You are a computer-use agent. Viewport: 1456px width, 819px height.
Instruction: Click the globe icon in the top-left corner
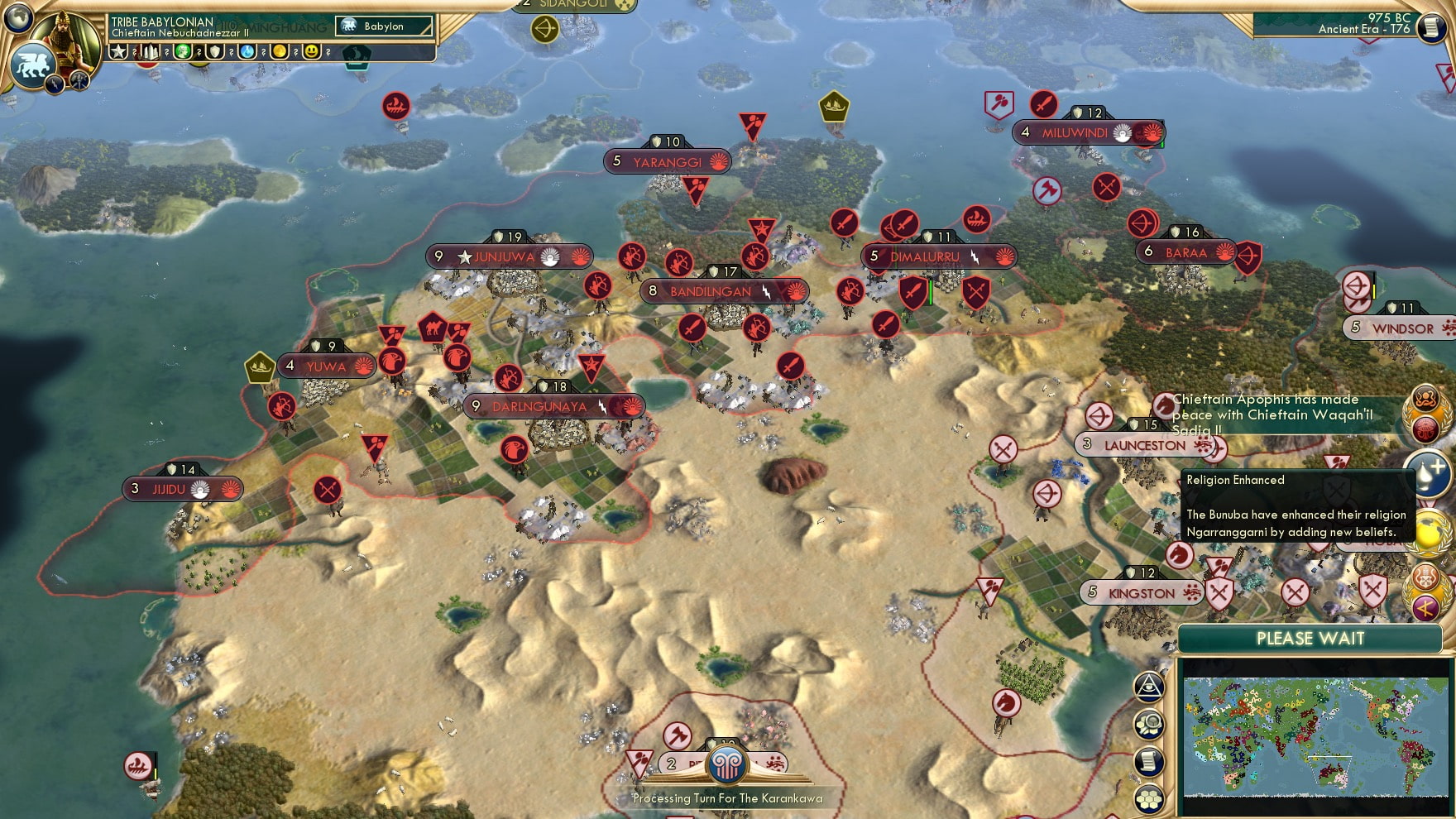tap(17, 17)
